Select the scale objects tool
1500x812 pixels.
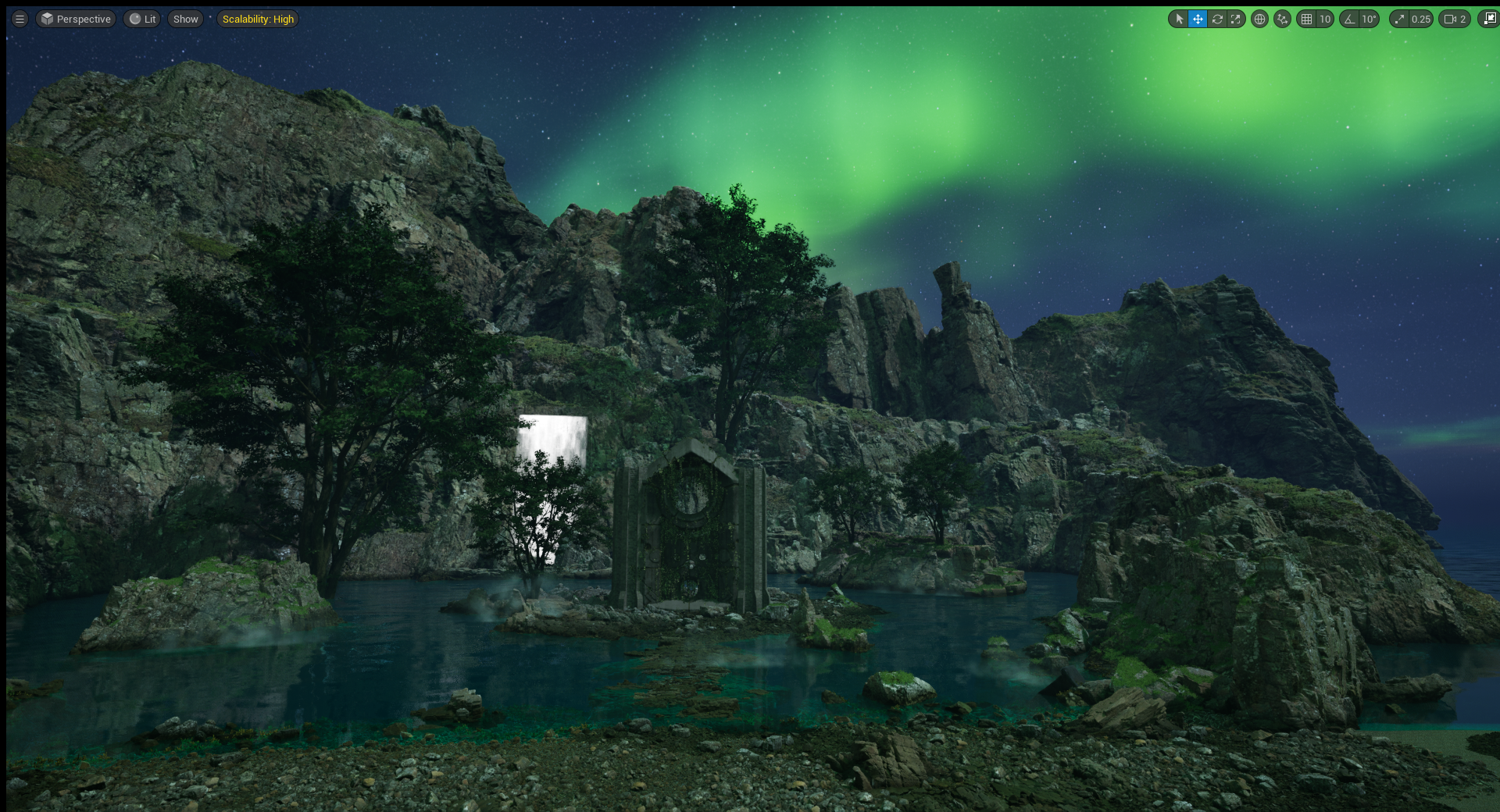pos(1236,19)
